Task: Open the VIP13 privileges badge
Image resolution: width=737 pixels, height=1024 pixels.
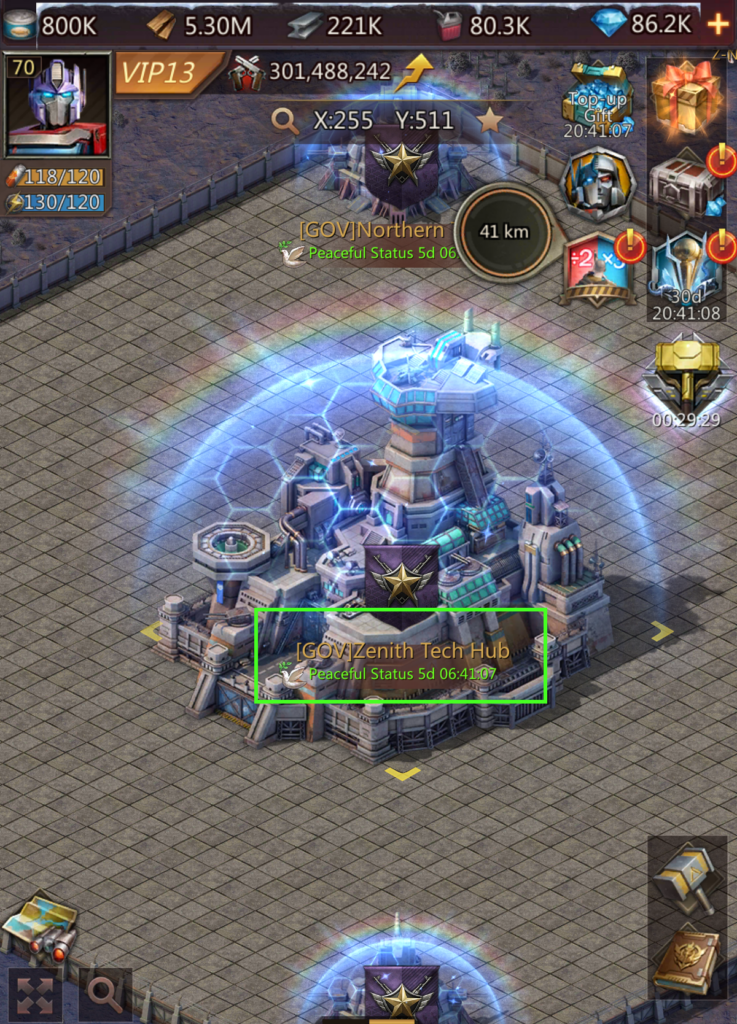Action: pyautogui.click(x=166, y=72)
